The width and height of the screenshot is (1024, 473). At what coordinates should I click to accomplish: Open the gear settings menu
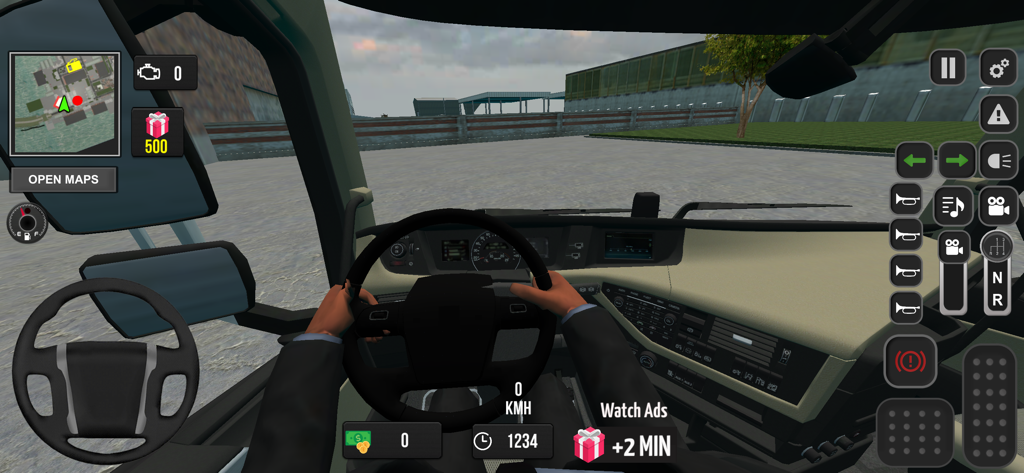(x=997, y=68)
